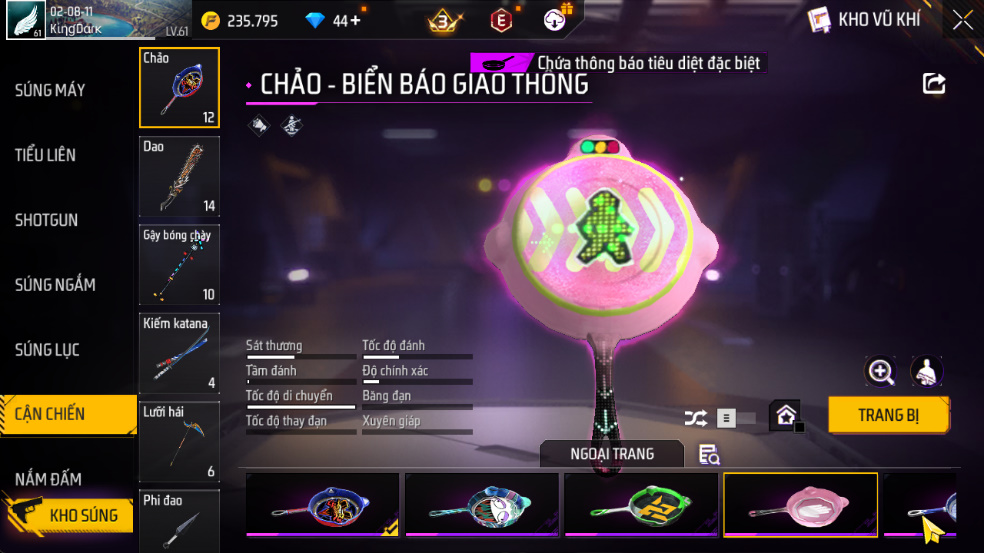This screenshot has height=553, width=984.
Task: Select the Shotgun category
Action: pyautogui.click(x=46, y=220)
